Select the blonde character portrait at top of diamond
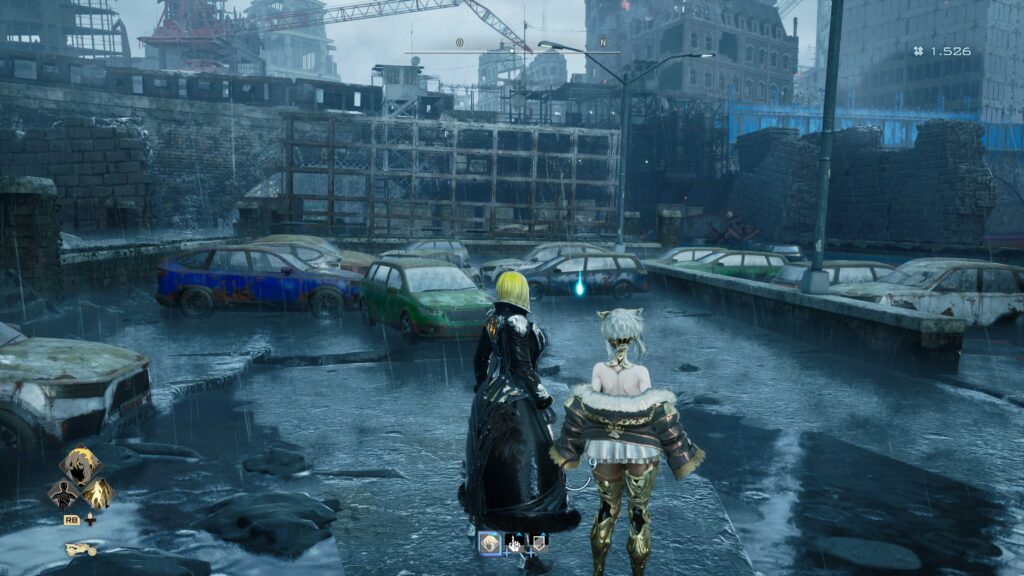The width and height of the screenshot is (1024, 576). coord(81,465)
